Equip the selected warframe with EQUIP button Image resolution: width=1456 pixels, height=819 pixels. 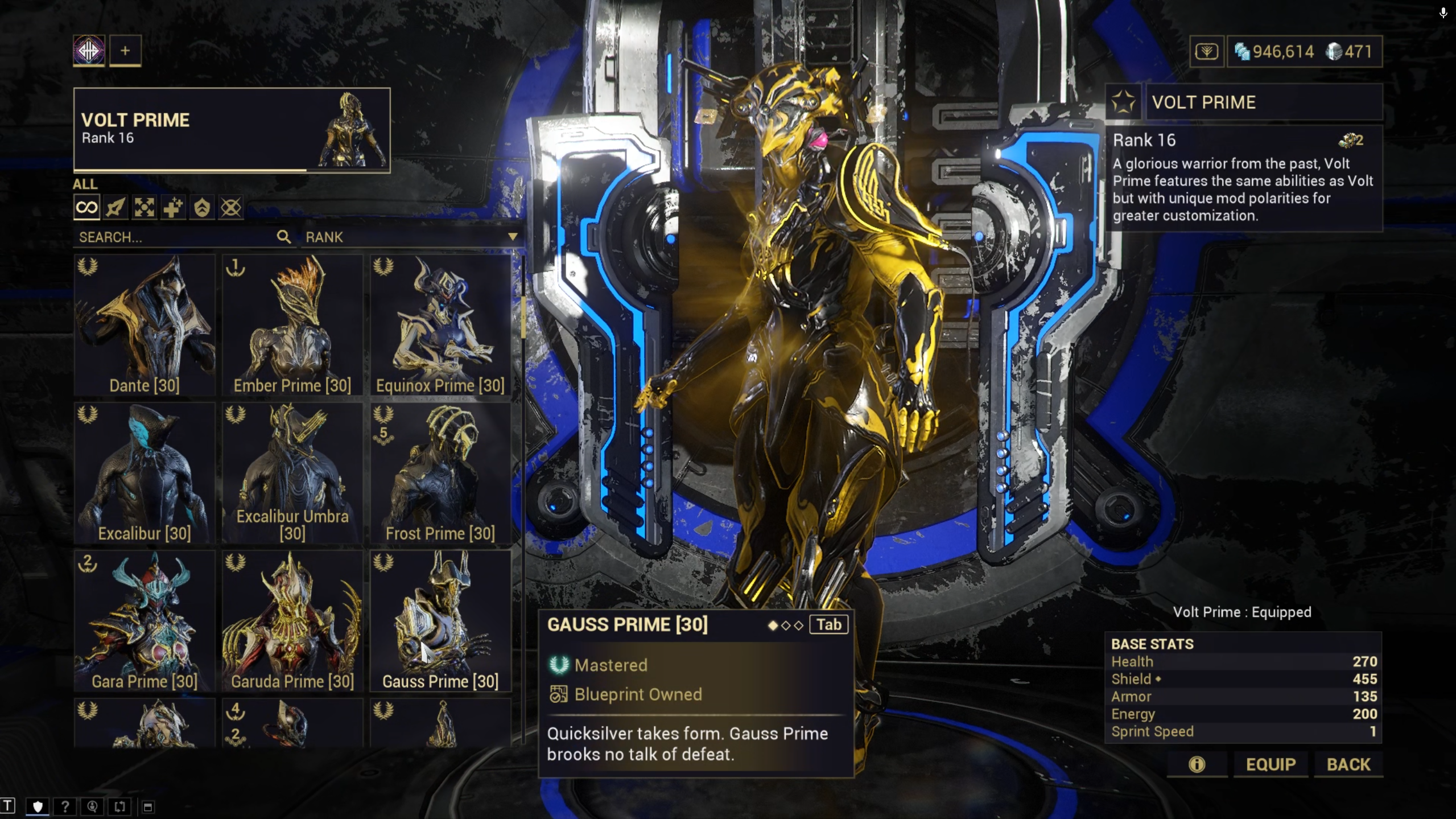pyautogui.click(x=1271, y=764)
